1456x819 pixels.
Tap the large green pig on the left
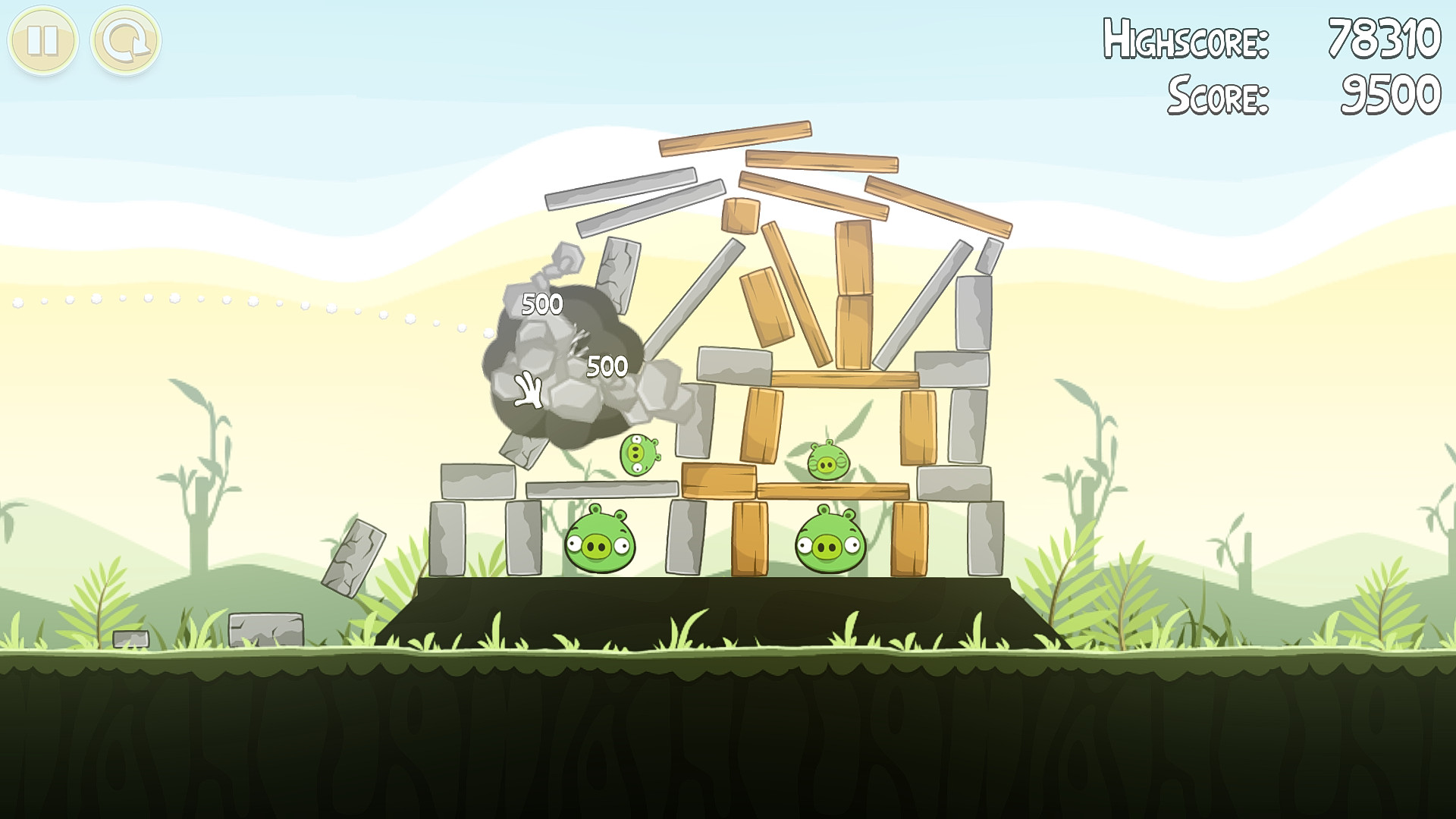601,542
